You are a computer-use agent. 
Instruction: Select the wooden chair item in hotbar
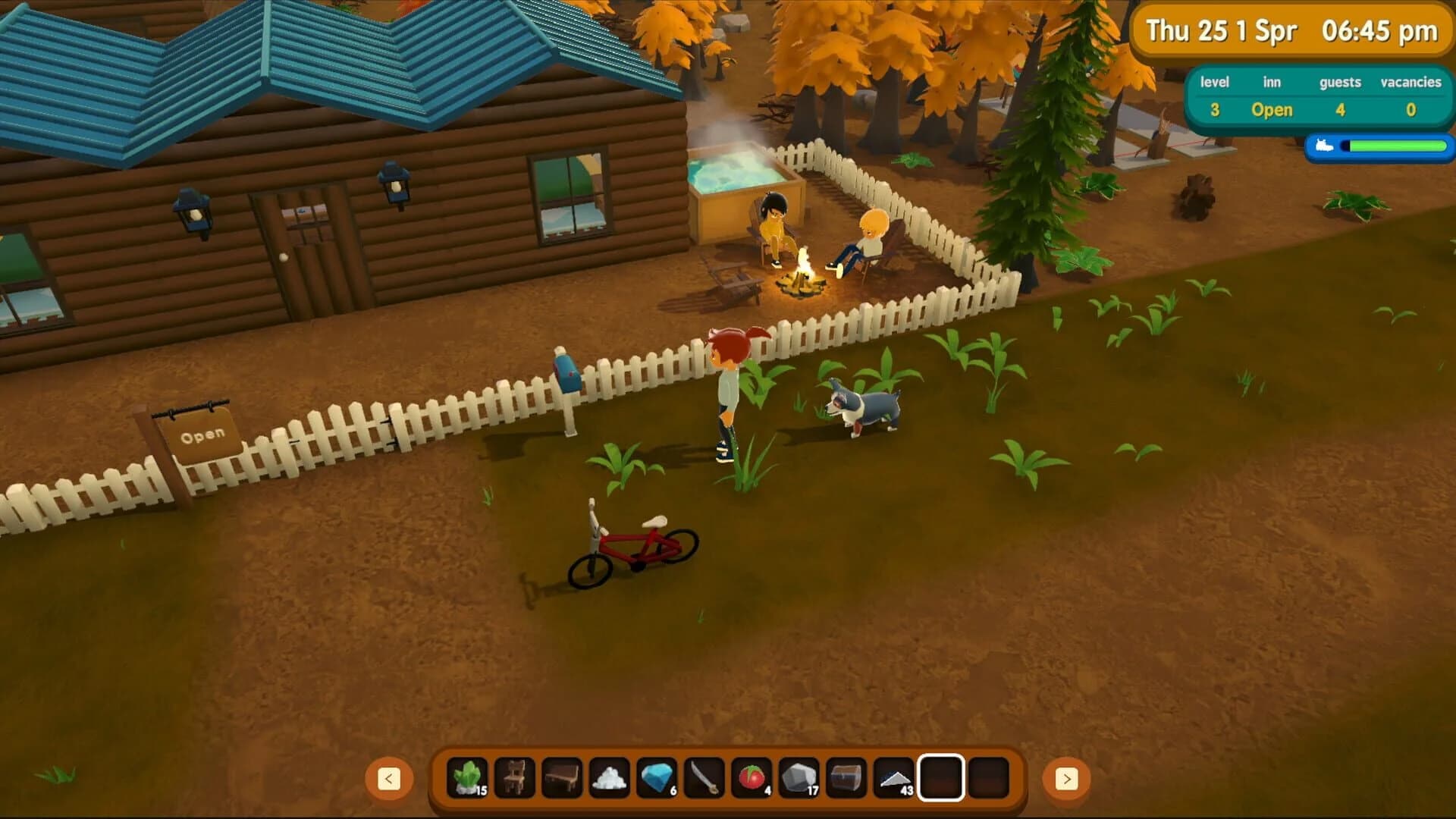coord(514,776)
